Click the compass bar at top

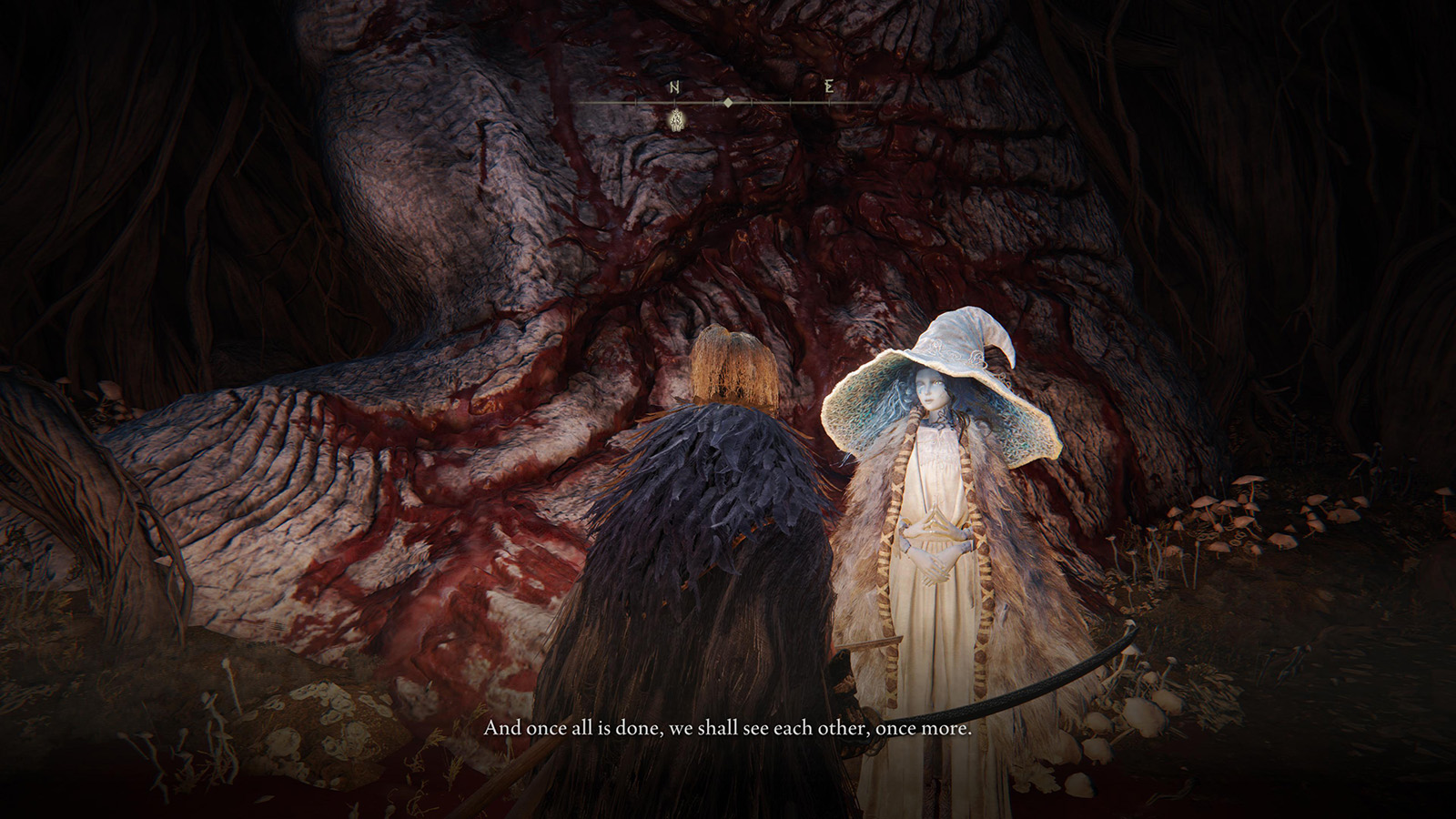[x=728, y=103]
